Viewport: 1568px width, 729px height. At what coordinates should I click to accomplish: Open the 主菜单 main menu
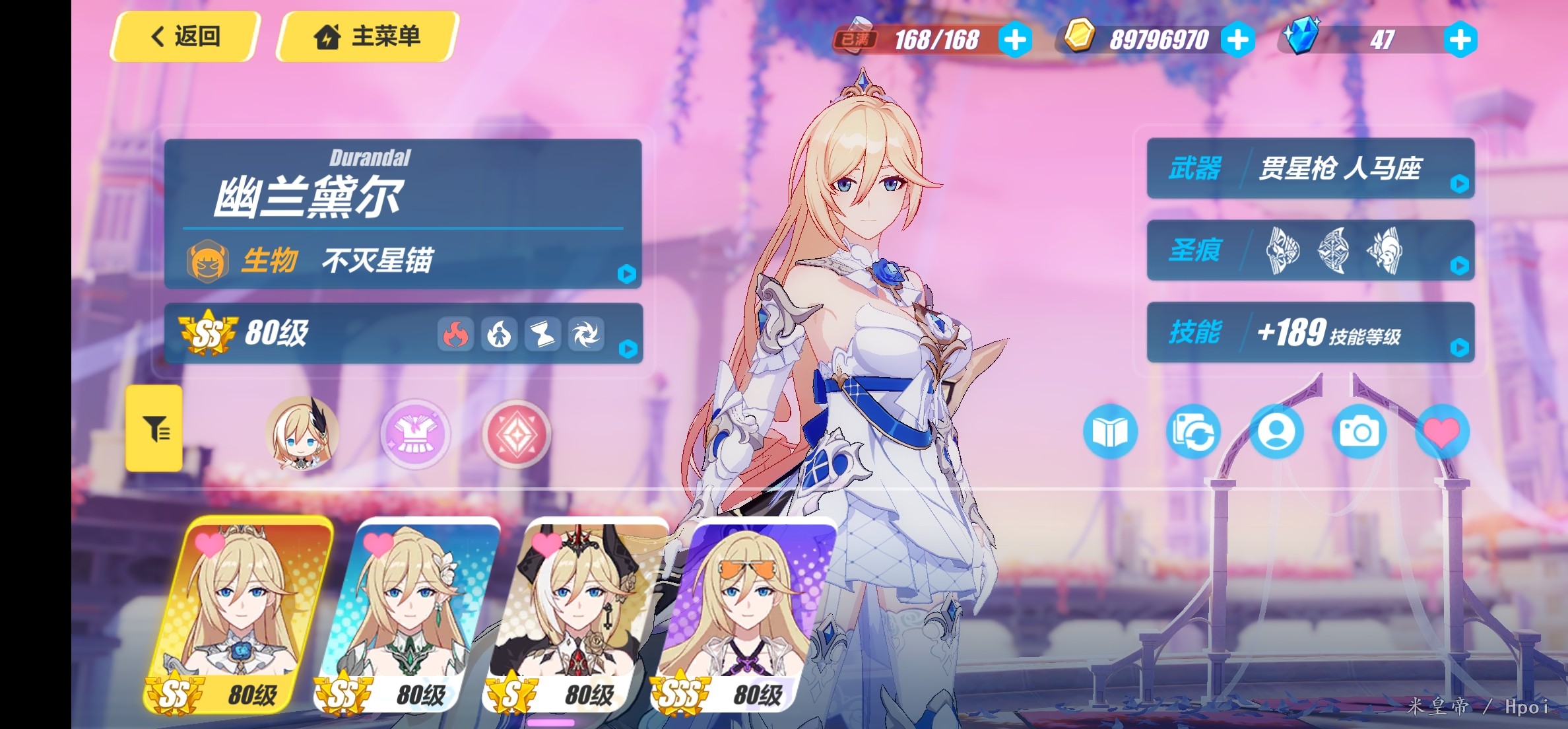[368, 36]
